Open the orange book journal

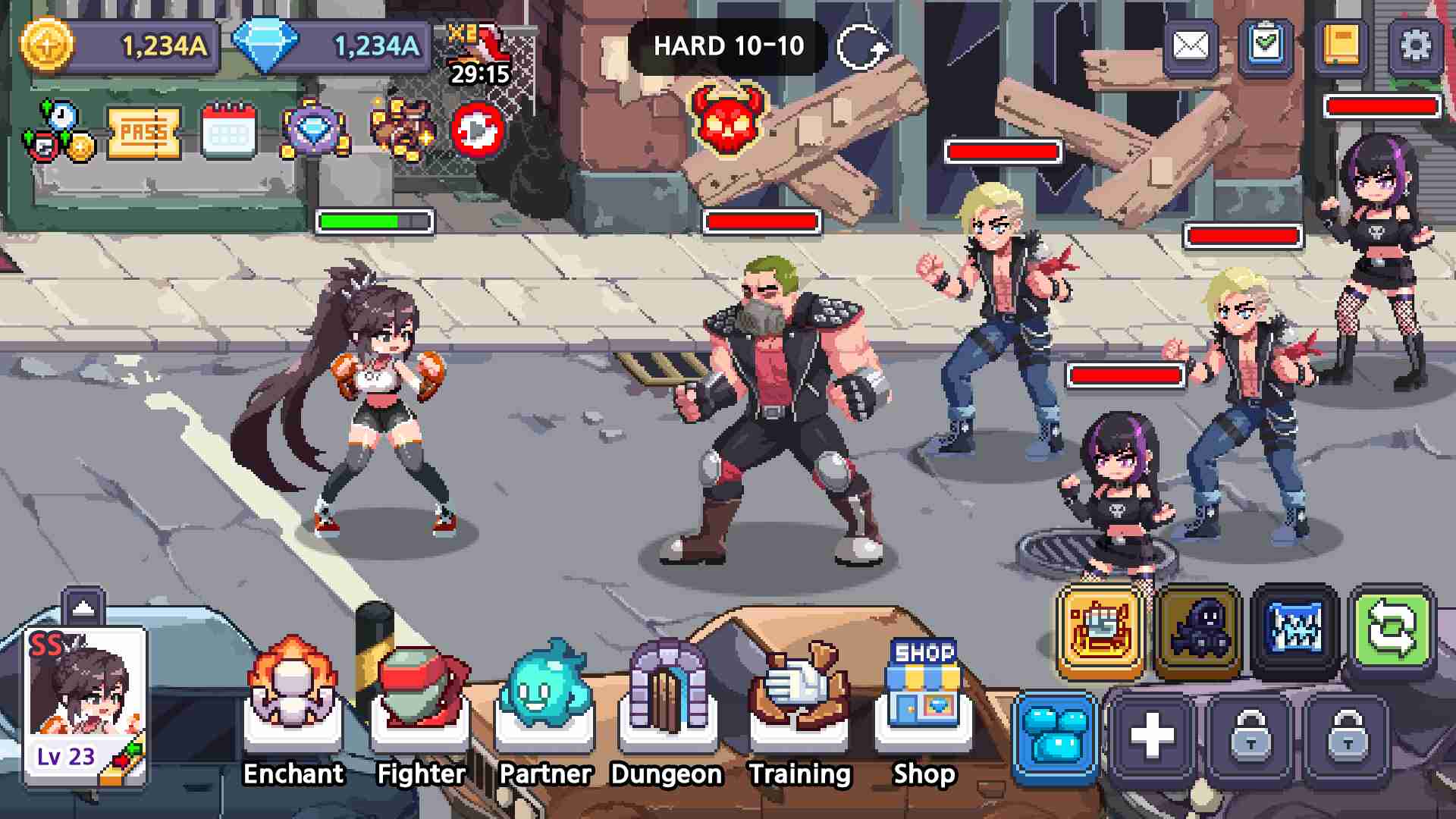[1341, 46]
